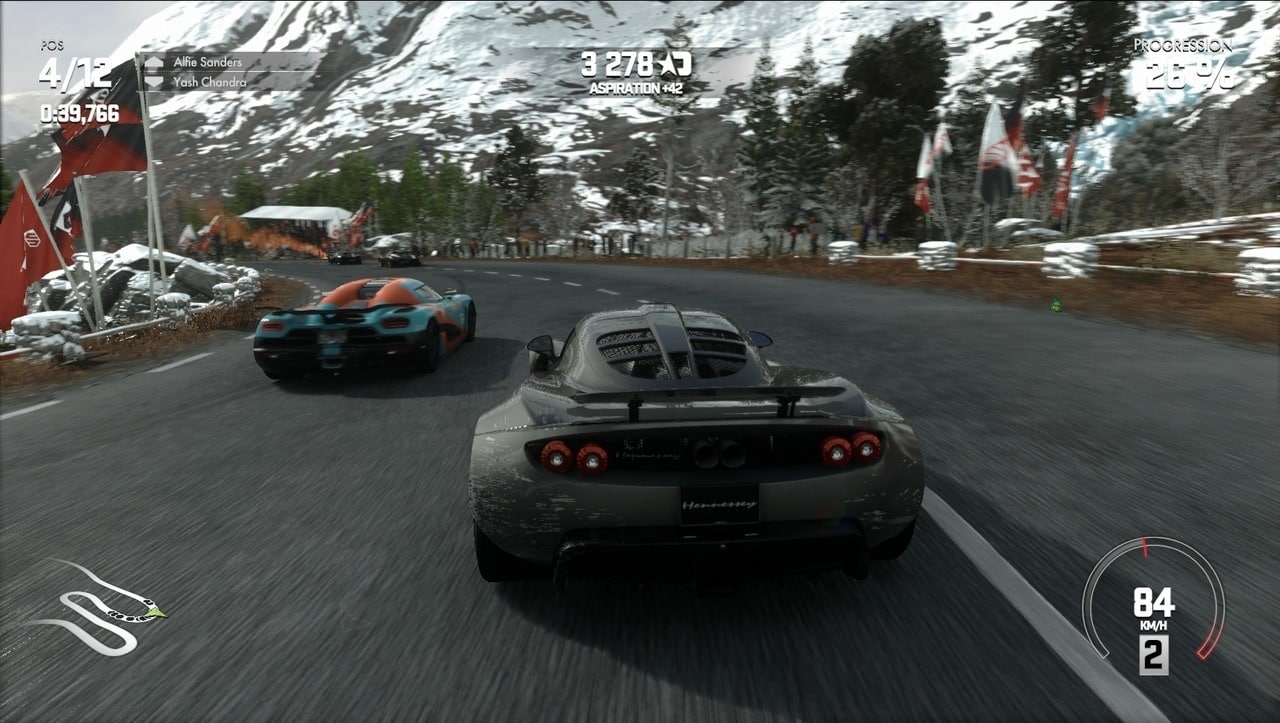
Task: Toggle the Yash Chandra name plate
Action: coord(210,80)
